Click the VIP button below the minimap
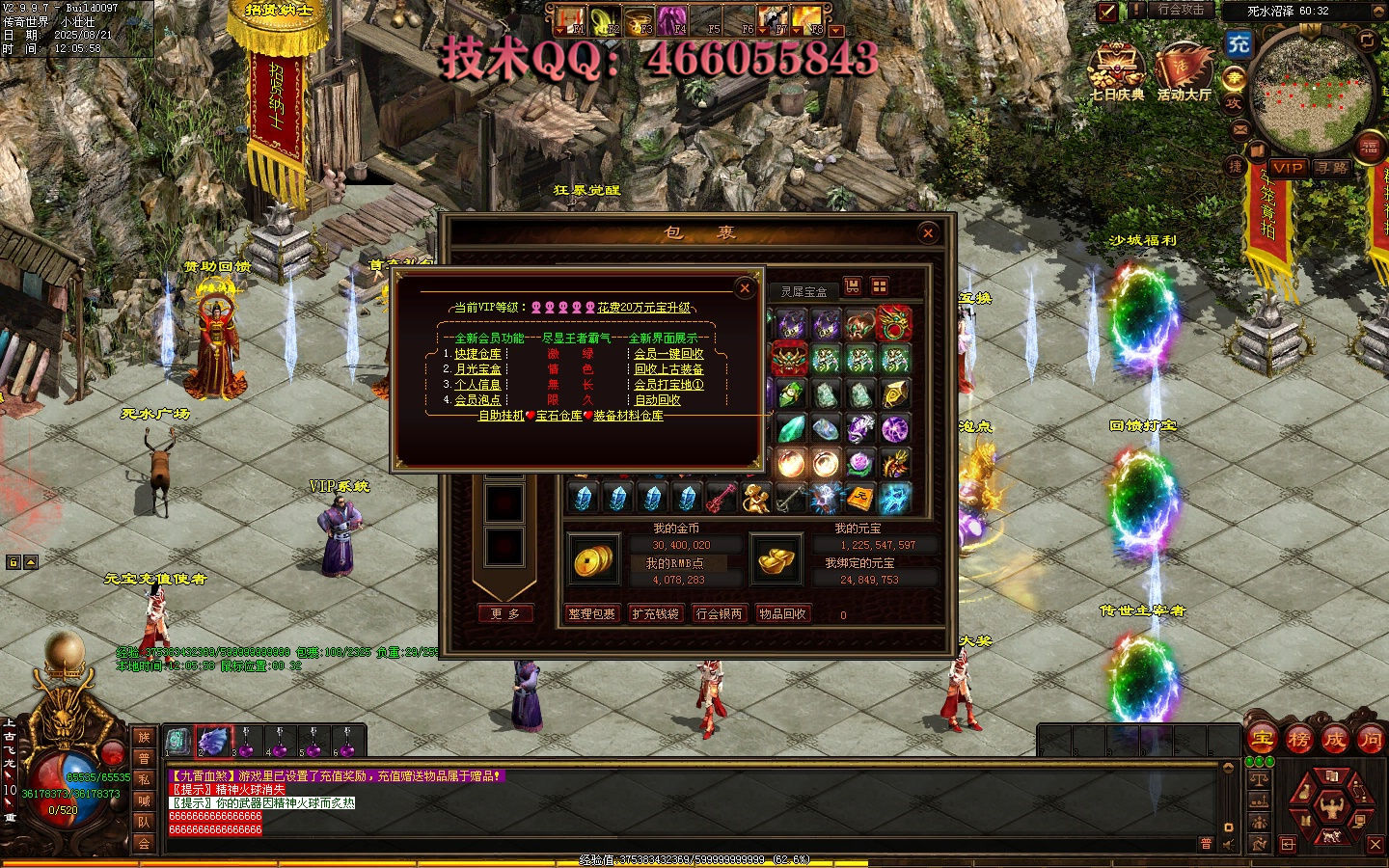The image size is (1389, 868). [1288, 168]
